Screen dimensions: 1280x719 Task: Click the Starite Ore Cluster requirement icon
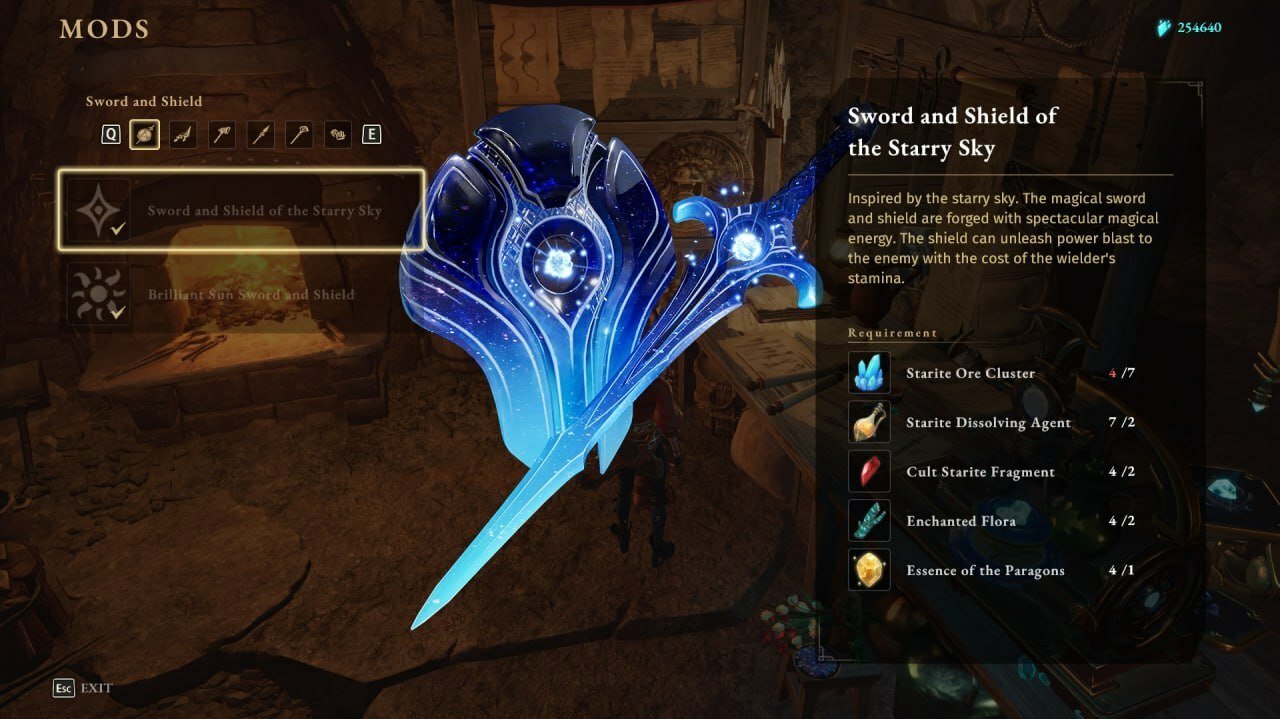[867, 373]
